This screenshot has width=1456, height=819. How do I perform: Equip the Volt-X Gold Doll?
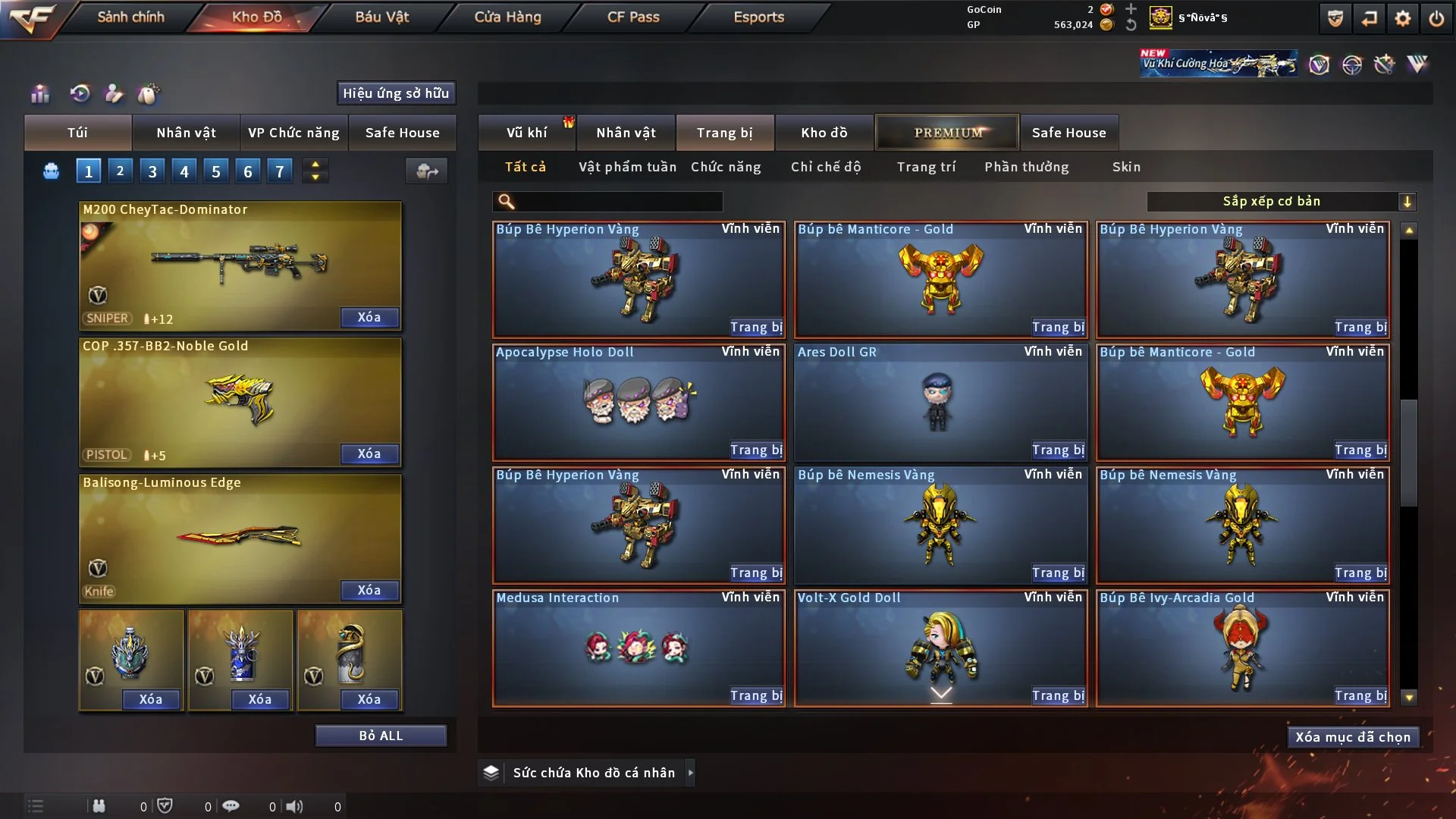[1058, 696]
